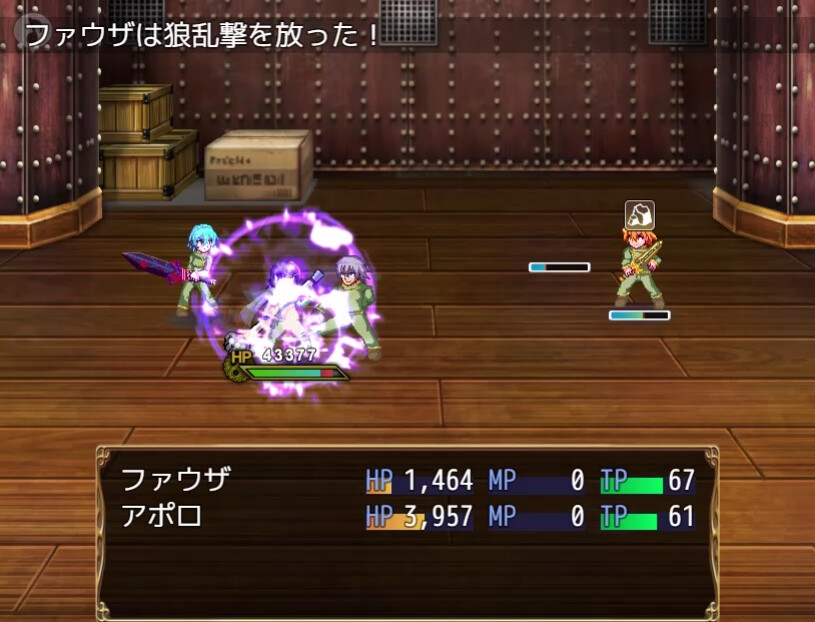Screen dimensions: 815x622
Task: Click the rock state icon above the enemy
Action: click(x=640, y=215)
